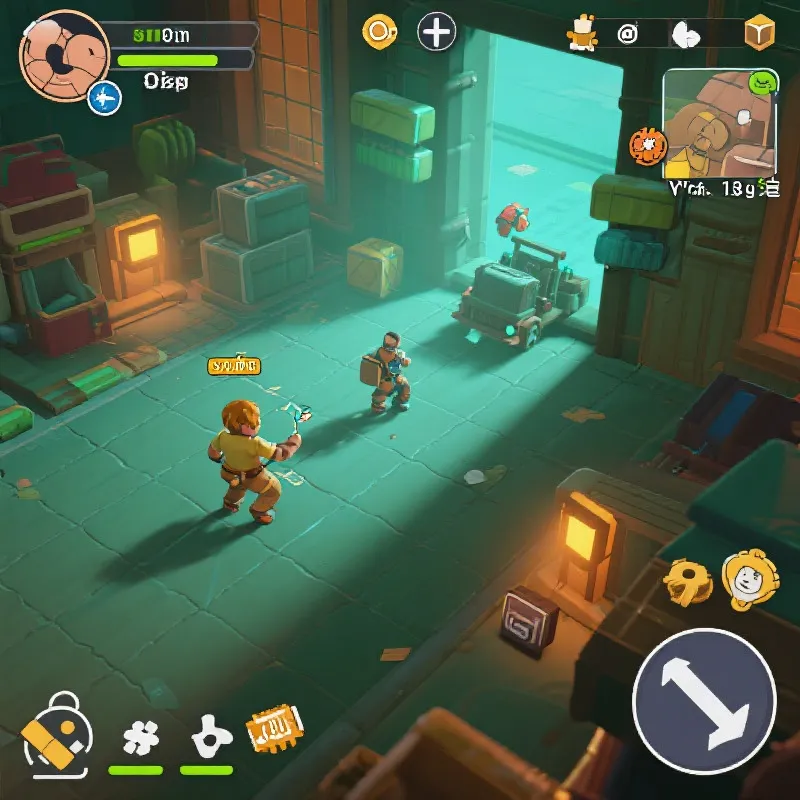Open the golden crate box icon

760,33
